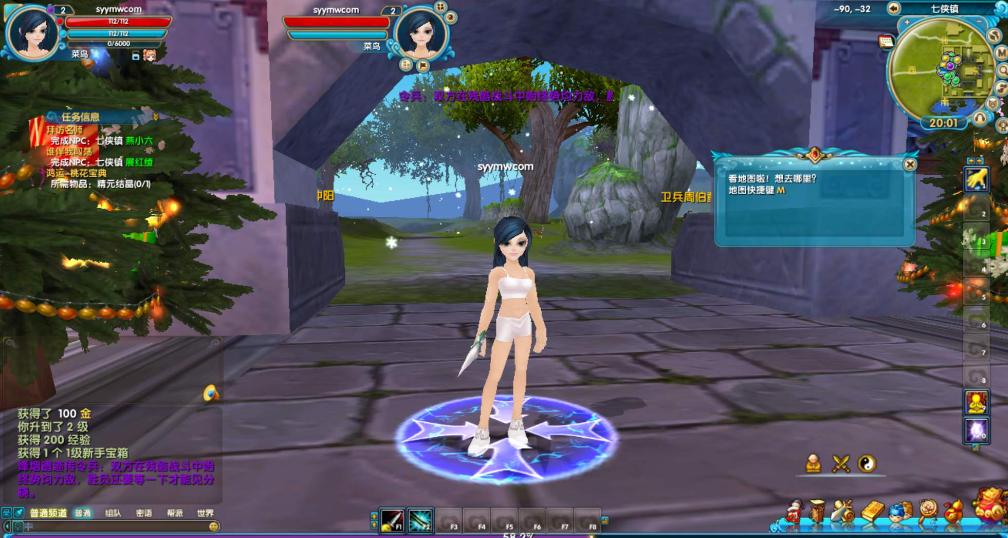The height and width of the screenshot is (538, 1008).
Task: Click the player portrait in the top-left
Action: [31, 33]
